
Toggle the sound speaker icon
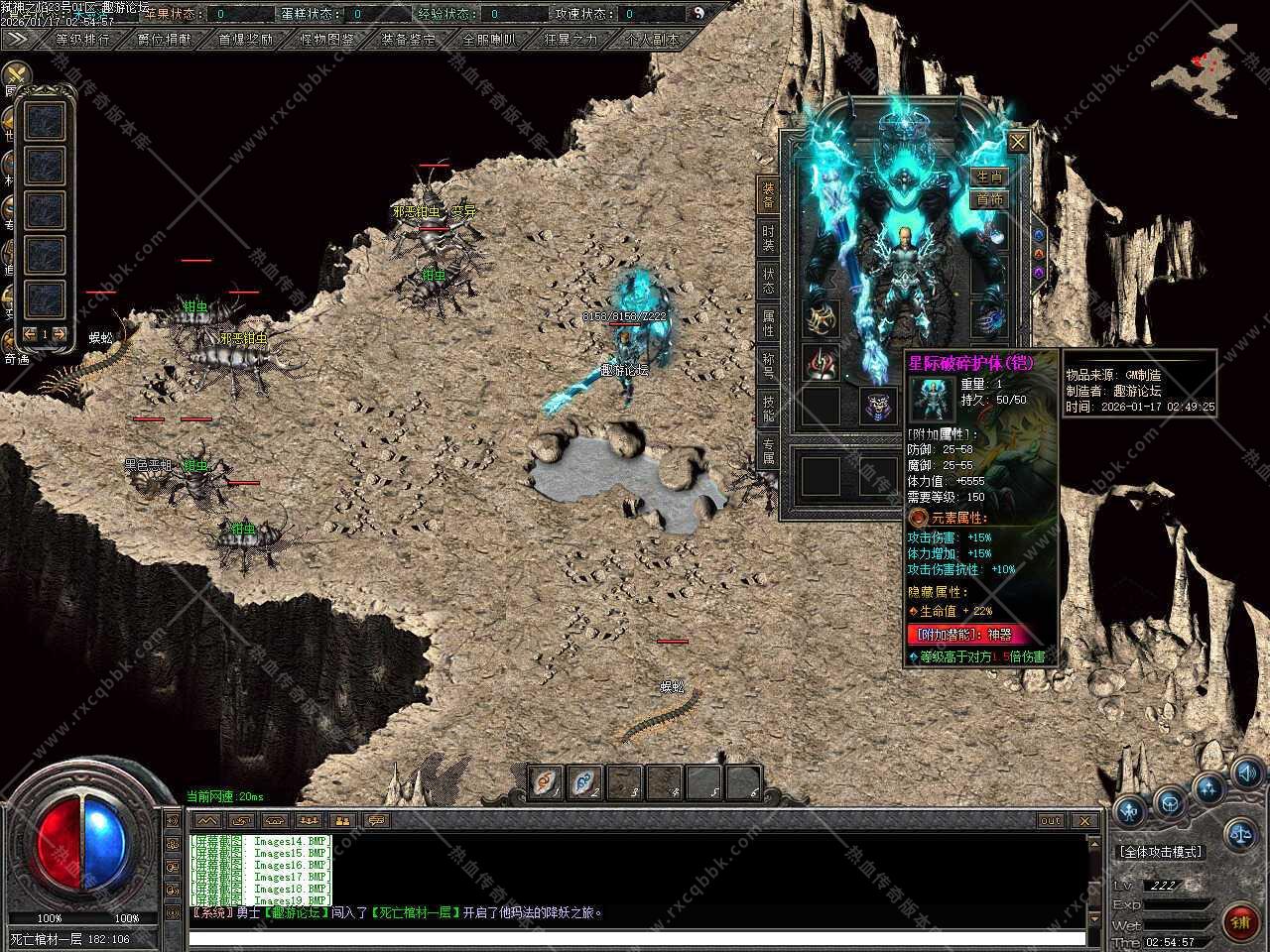(1247, 773)
